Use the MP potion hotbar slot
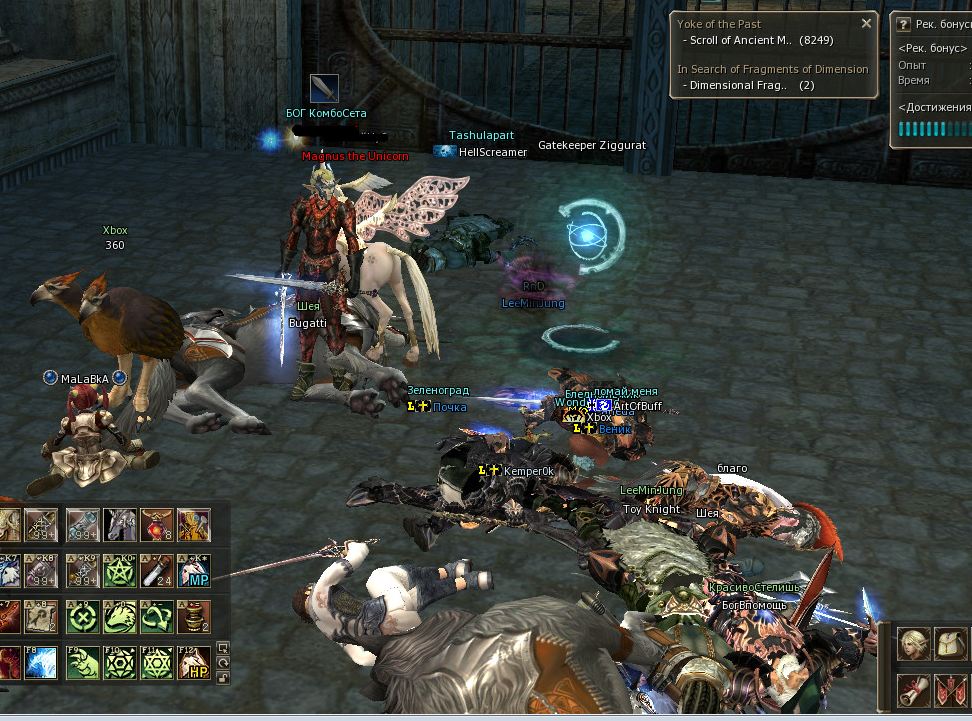Image resolution: width=972 pixels, height=721 pixels. [x=193, y=571]
